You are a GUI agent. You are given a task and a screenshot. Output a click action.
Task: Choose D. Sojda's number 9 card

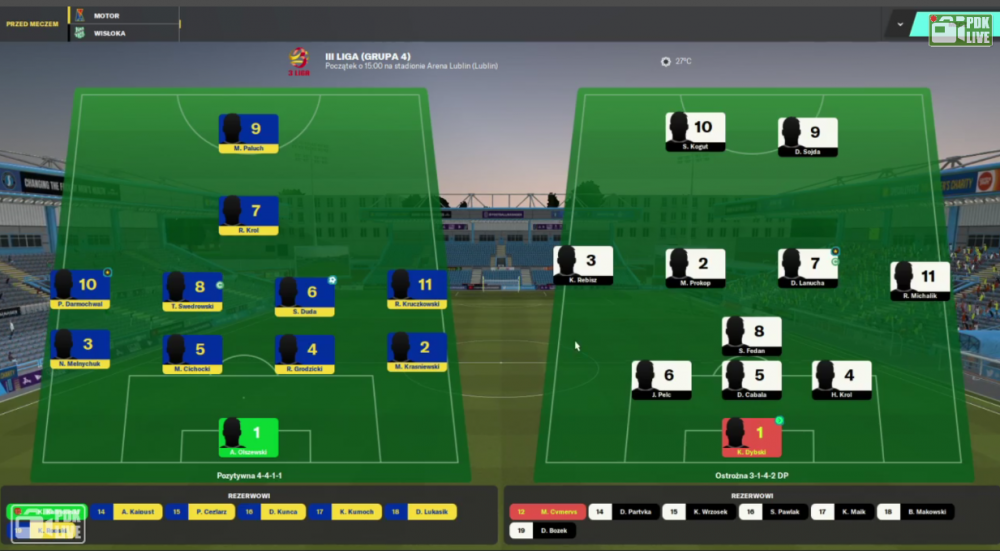pyautogui.click(x=807, y=137)
